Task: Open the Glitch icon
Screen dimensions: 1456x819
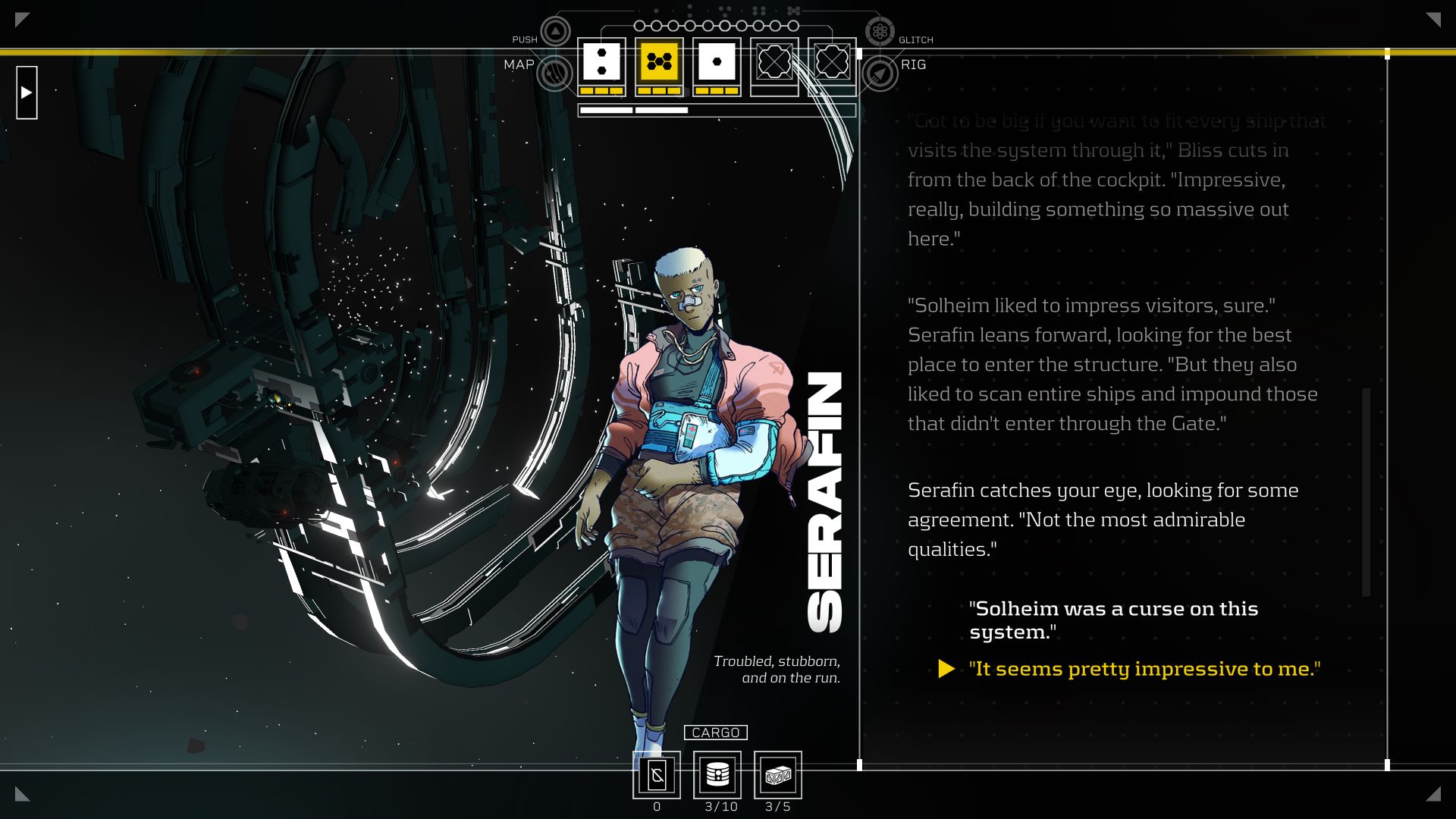Action: (880, 32)
